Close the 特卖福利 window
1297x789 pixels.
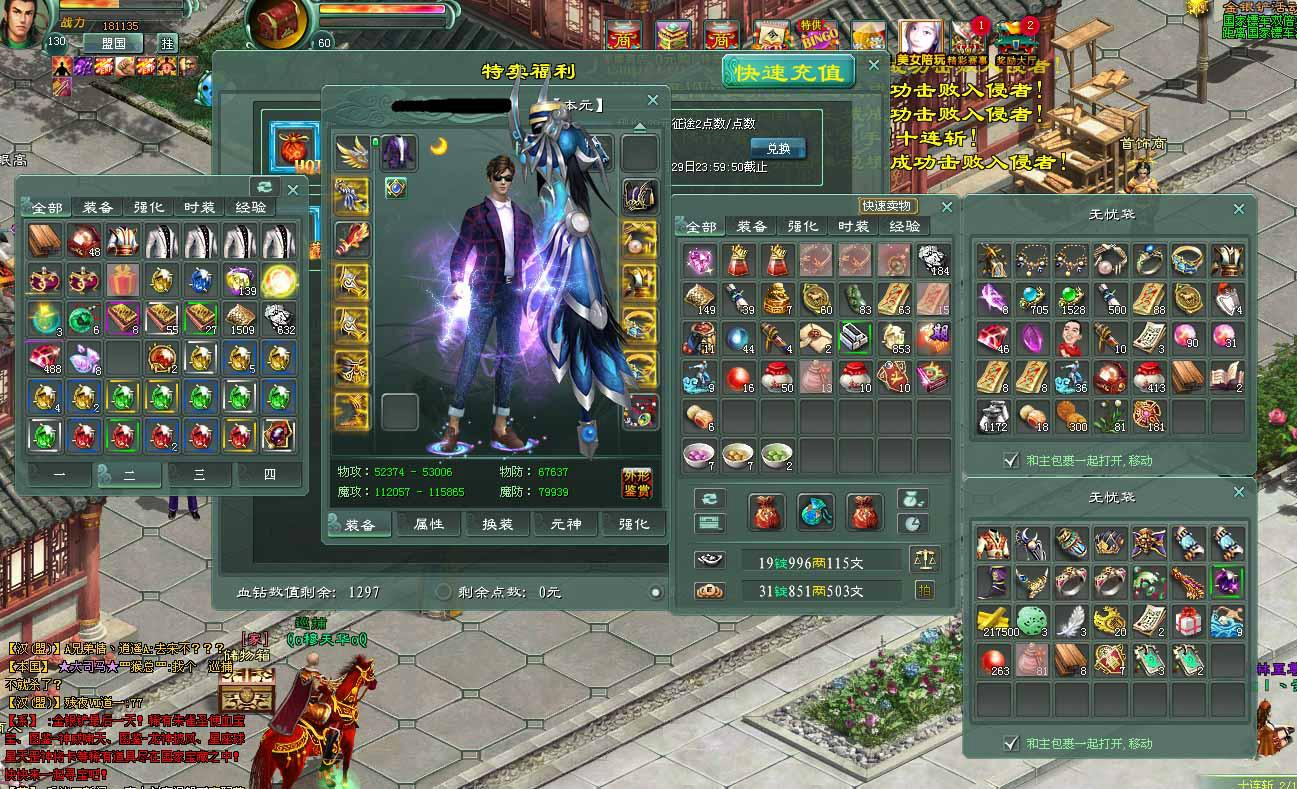pos(873,65)
